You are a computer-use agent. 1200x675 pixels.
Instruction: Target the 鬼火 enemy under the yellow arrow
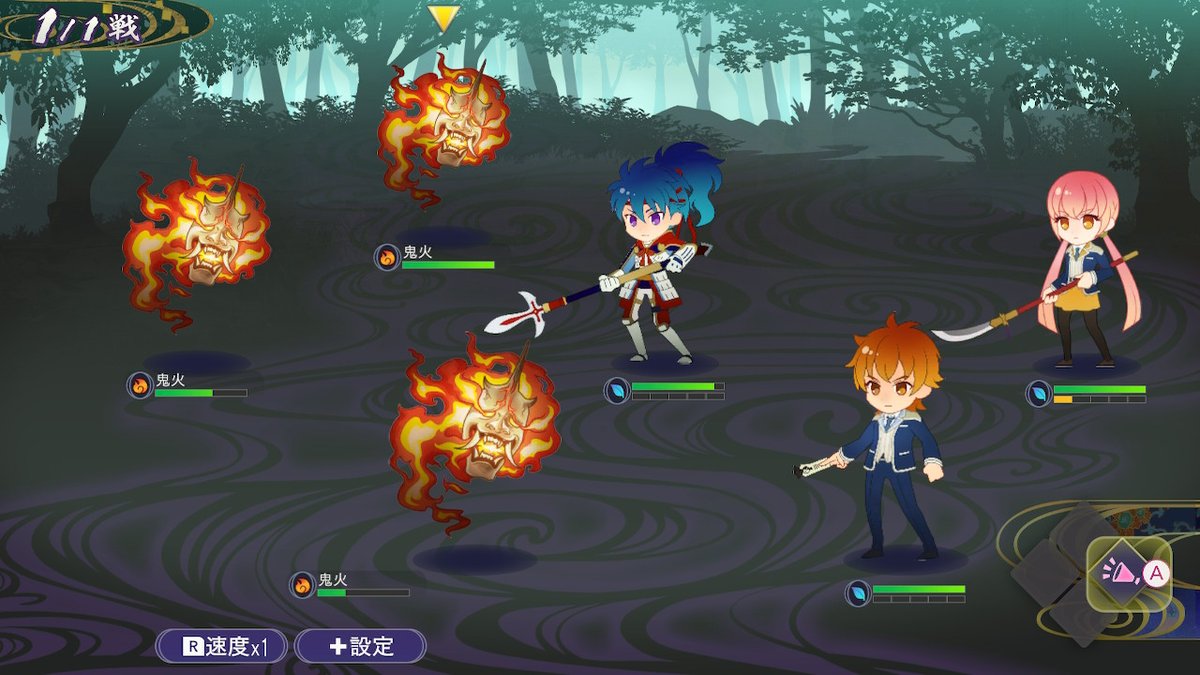(x=442, y=125)
